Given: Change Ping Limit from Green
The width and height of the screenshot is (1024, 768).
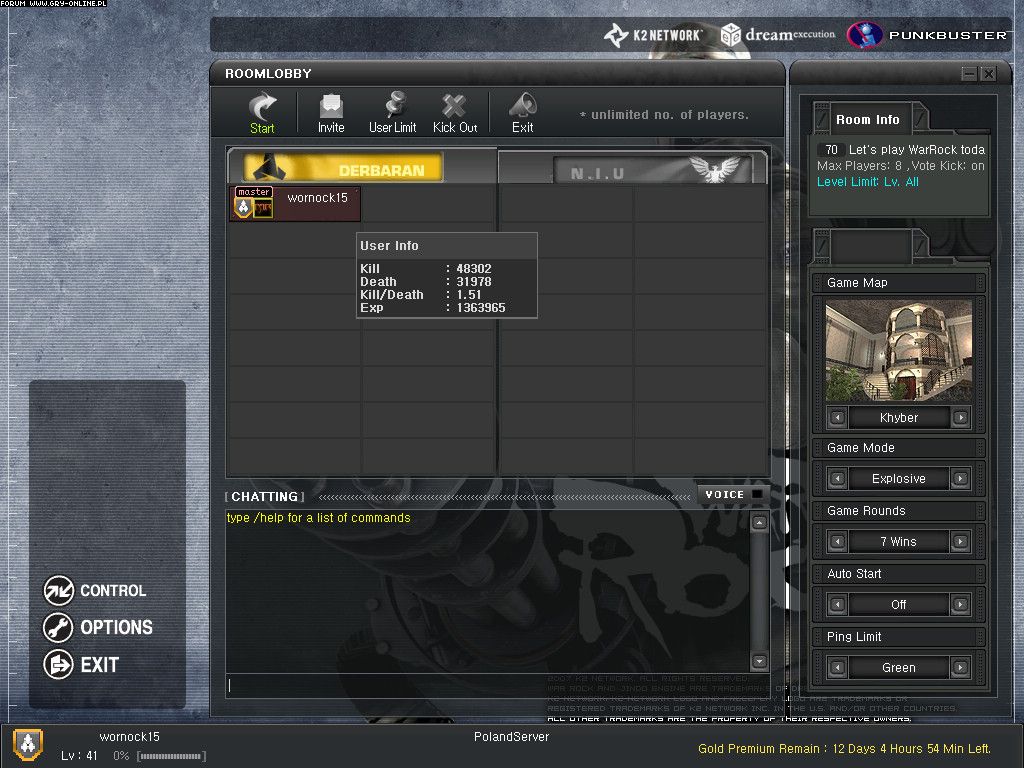Looking at the screenshot, I should pos(960,668).
